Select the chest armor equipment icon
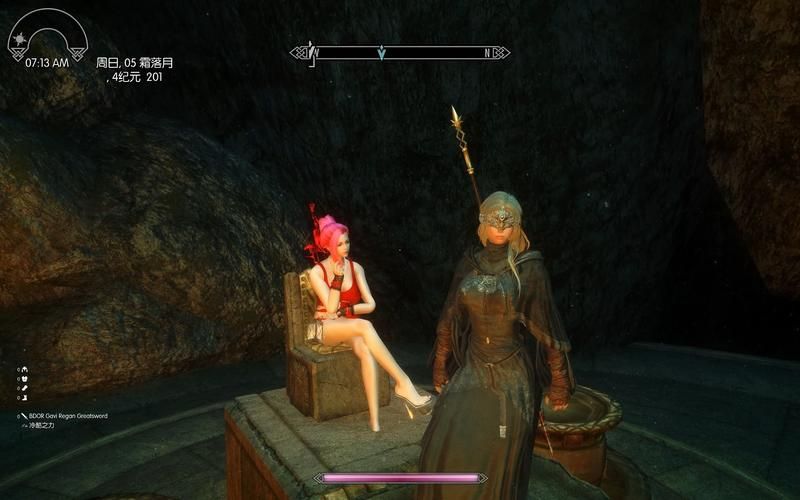 coord(25,379)
